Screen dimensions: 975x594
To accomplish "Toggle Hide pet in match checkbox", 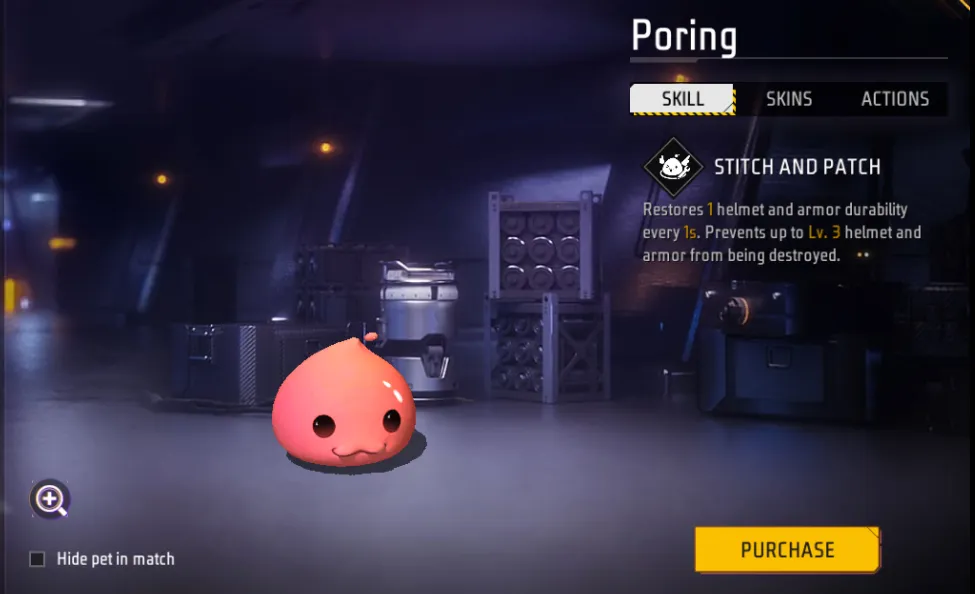I will [x=38, y=559].
